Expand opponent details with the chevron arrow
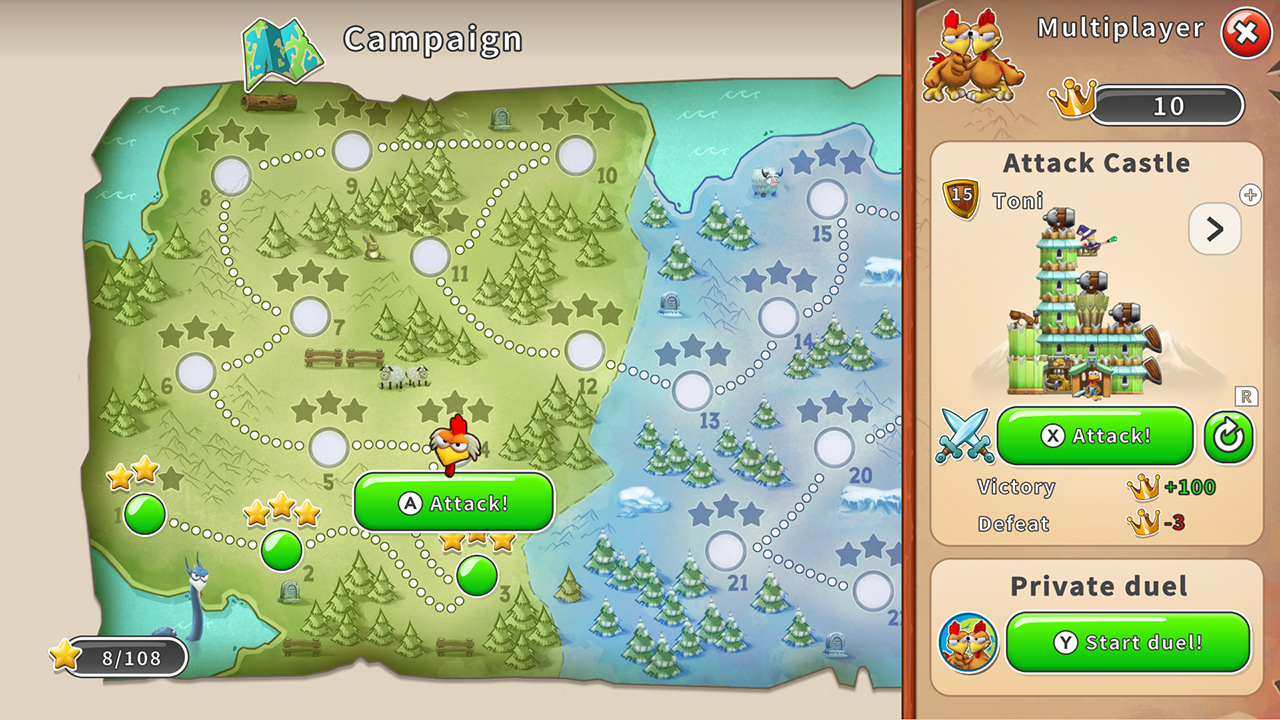This screenshot has width=1280, height=720. [1214, 228]
